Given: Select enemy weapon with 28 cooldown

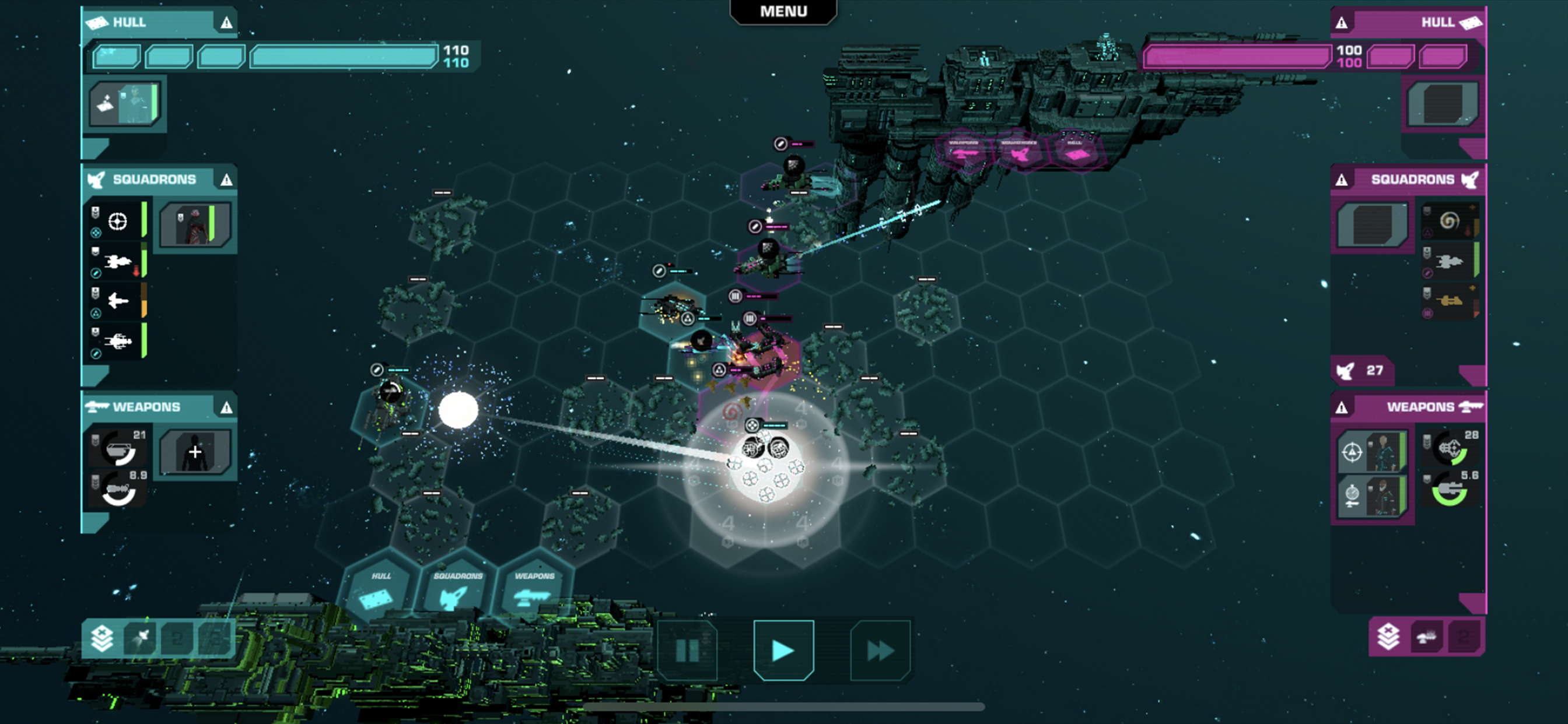Looking at the screenshot, I should pyautogui.click(x=1452, y=449).
